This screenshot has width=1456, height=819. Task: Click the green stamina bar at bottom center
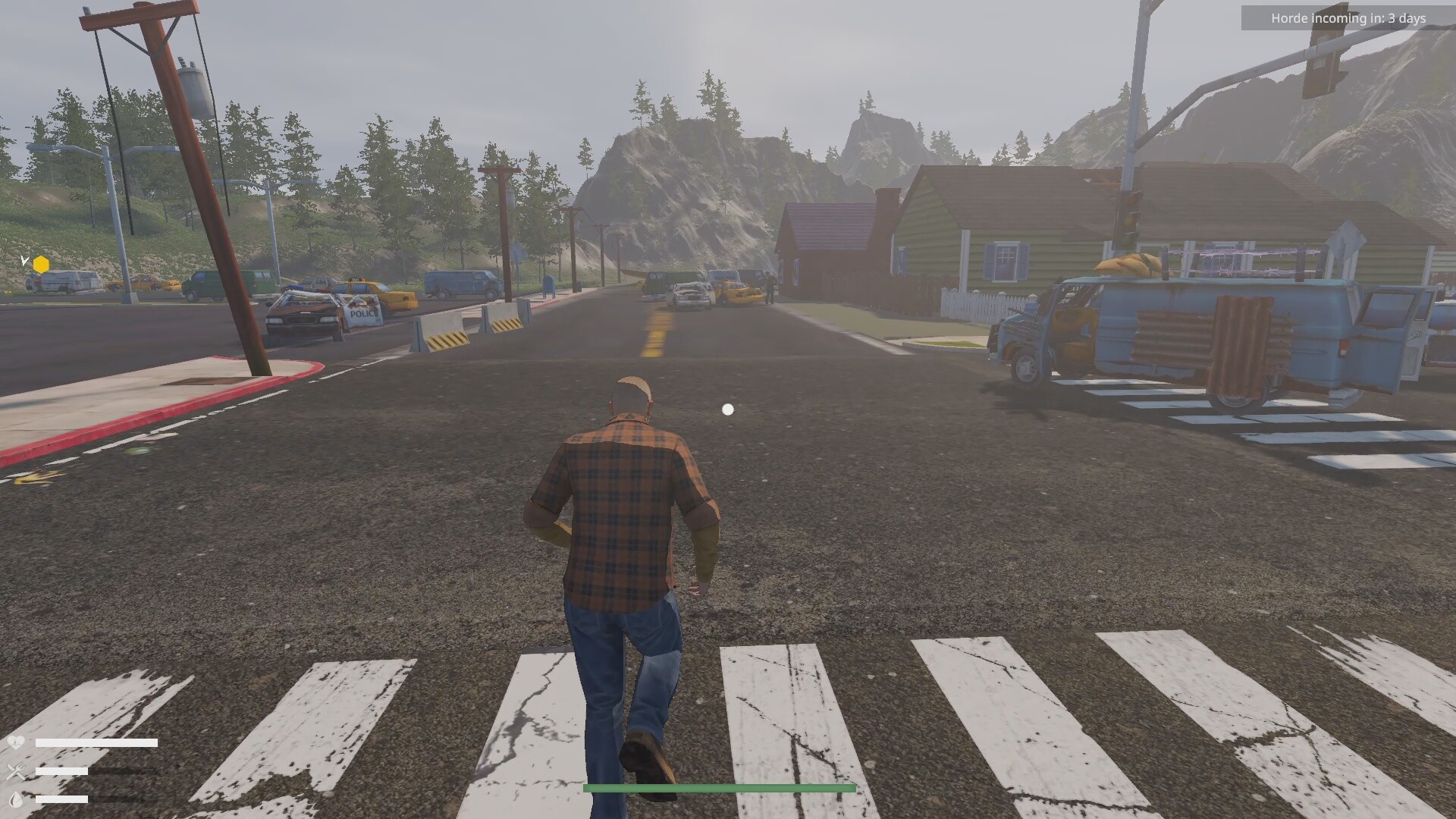pos(719,786)
